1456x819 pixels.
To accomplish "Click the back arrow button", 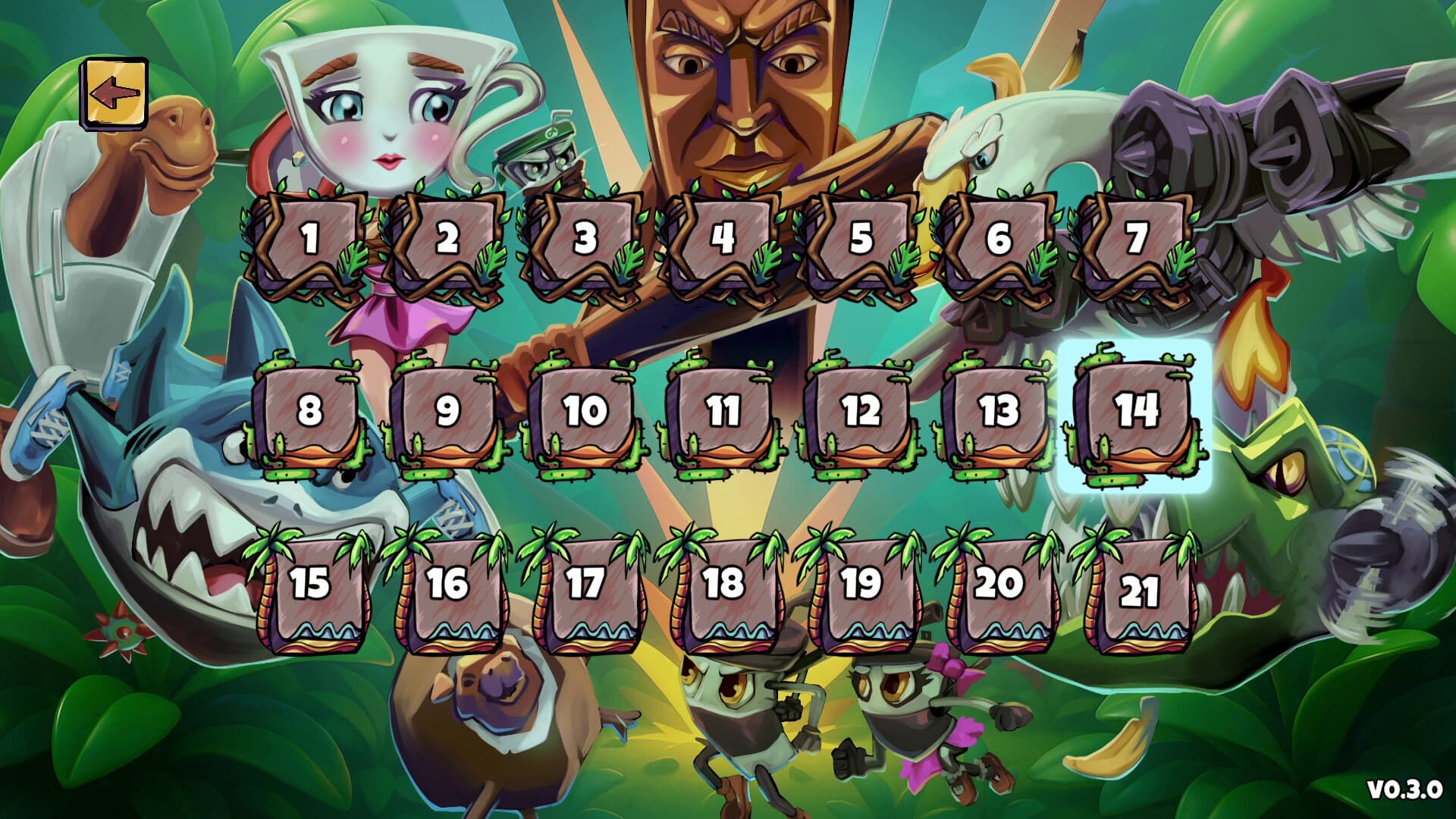I will click(x=115, y=93).
